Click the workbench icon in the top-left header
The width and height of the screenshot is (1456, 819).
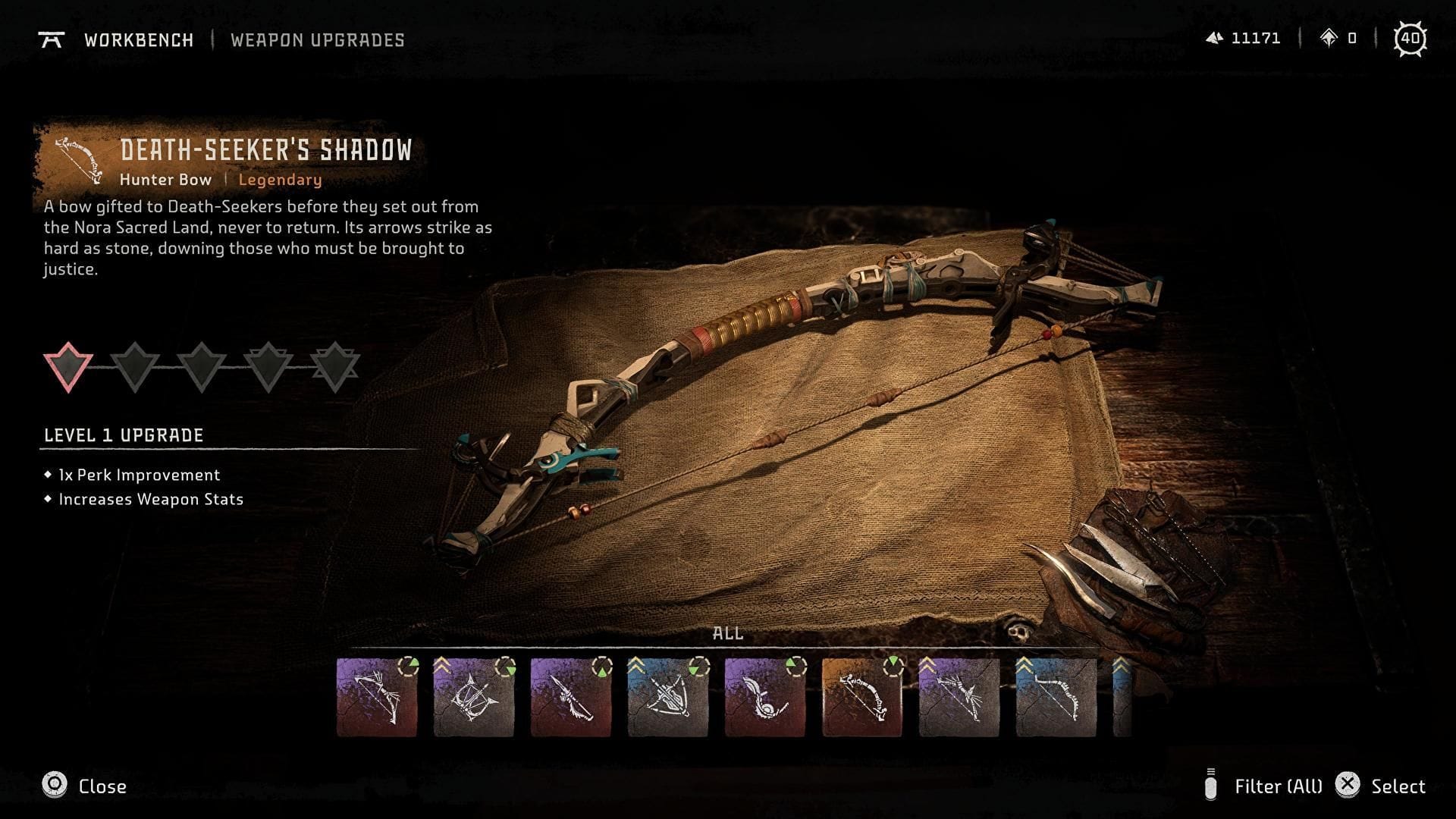point(53,40)
